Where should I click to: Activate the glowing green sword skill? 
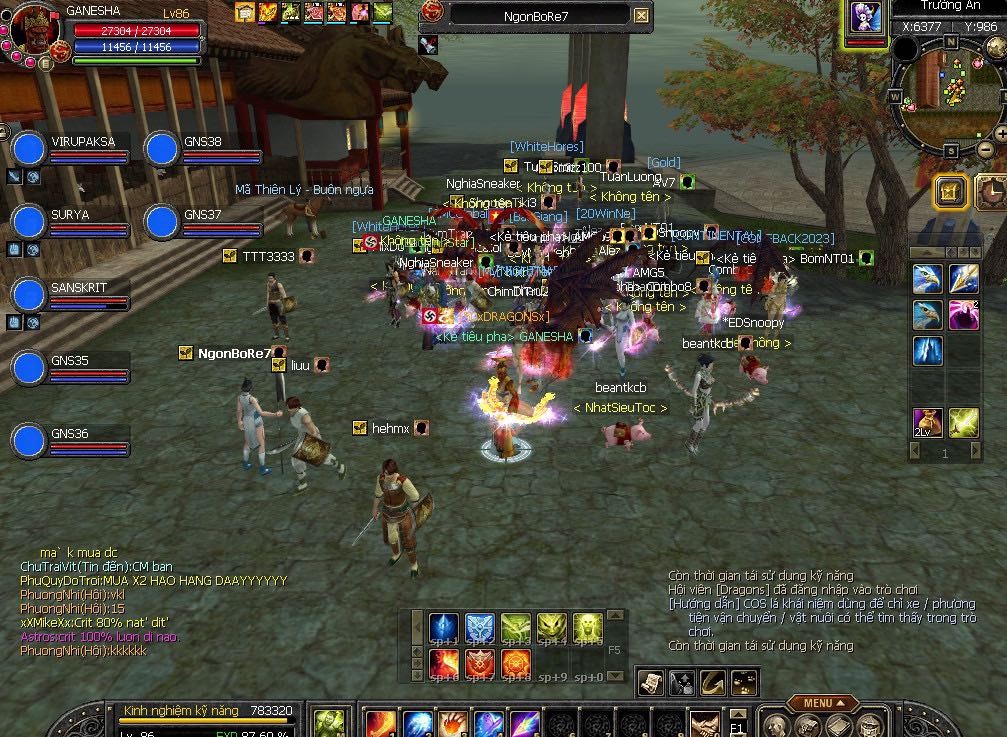(964, 423)
